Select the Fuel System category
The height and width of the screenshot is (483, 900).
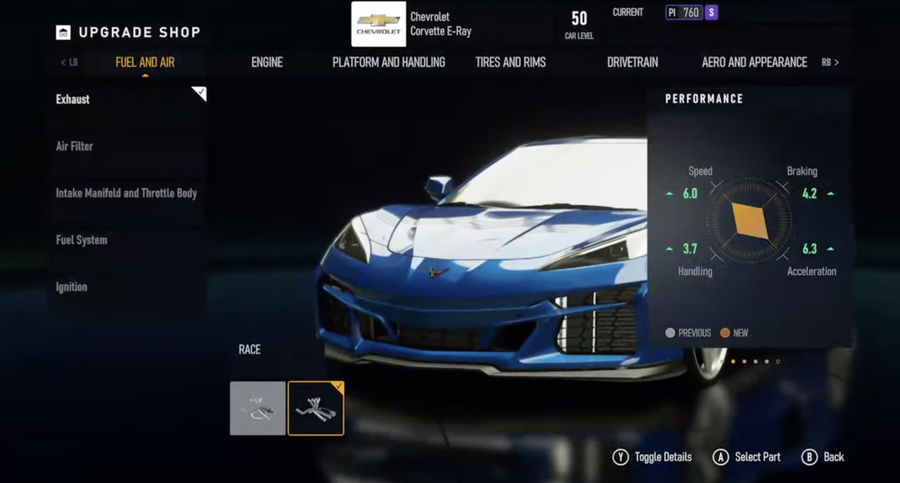pos(82,240)
